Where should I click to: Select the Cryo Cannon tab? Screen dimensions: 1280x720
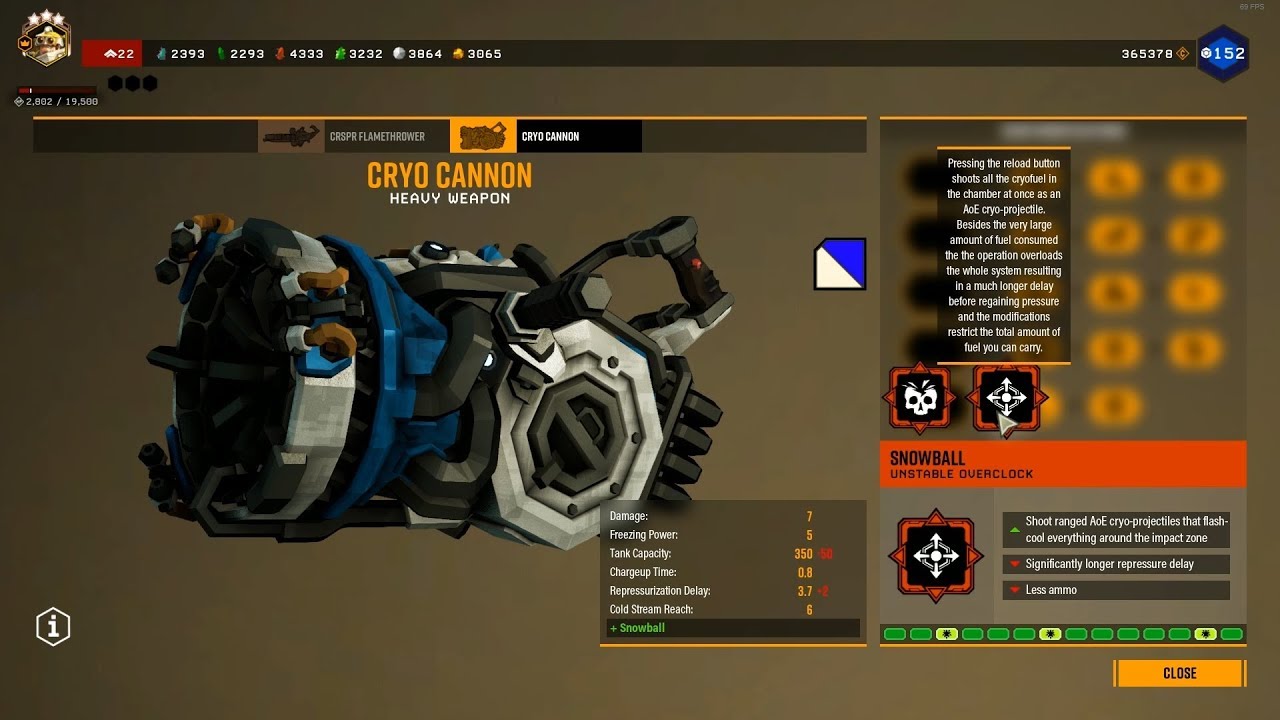pyautogui.click(x=545, y=136)
